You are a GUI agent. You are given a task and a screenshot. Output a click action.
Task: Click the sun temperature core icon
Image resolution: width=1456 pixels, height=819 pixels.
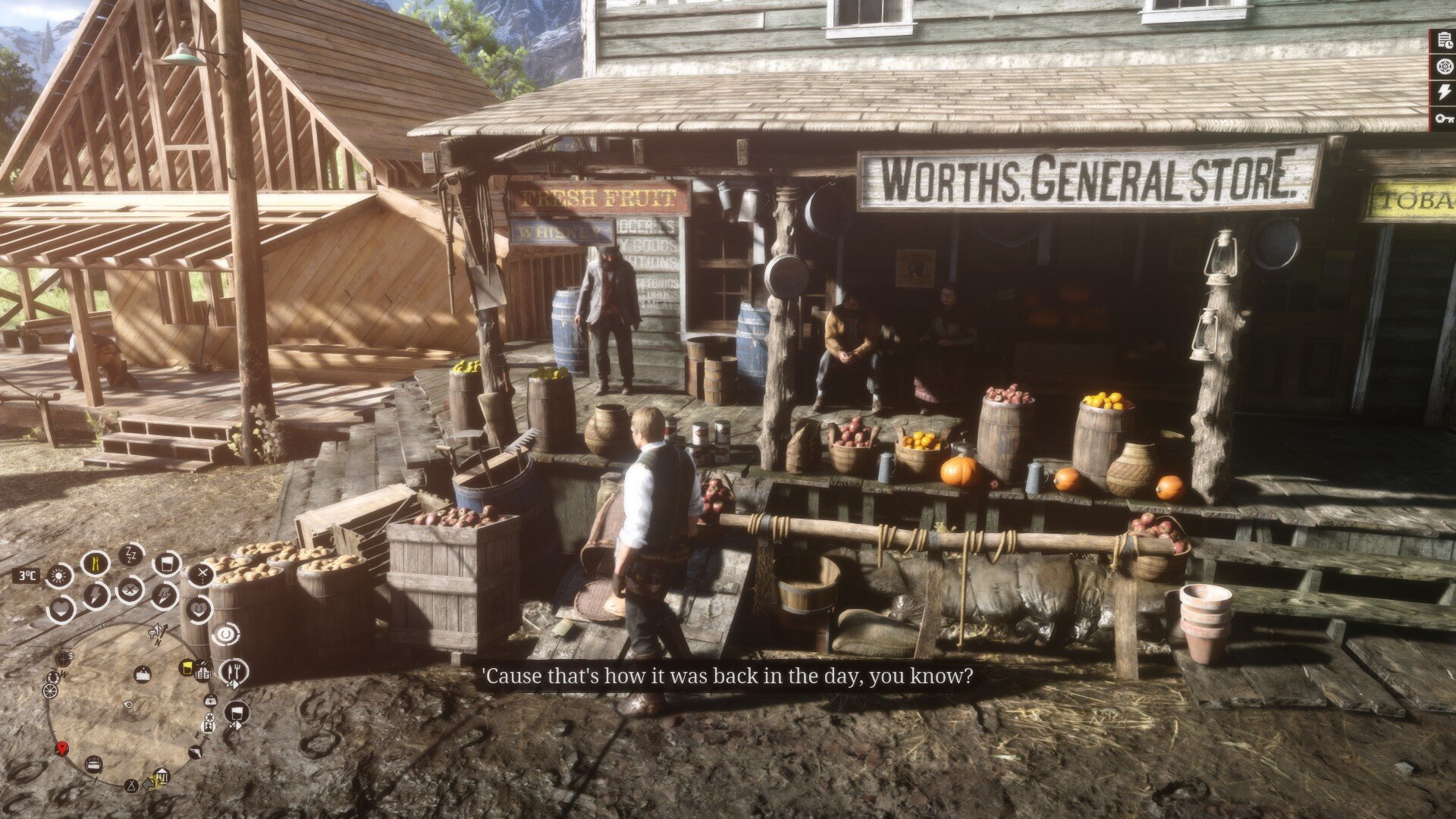(59, 576)
